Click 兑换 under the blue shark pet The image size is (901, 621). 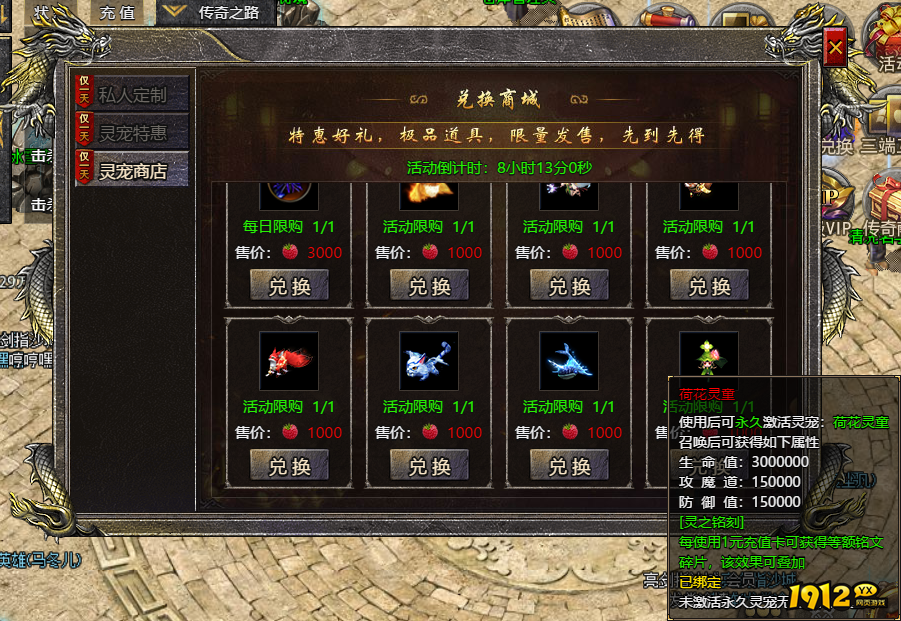coord(569,466)
